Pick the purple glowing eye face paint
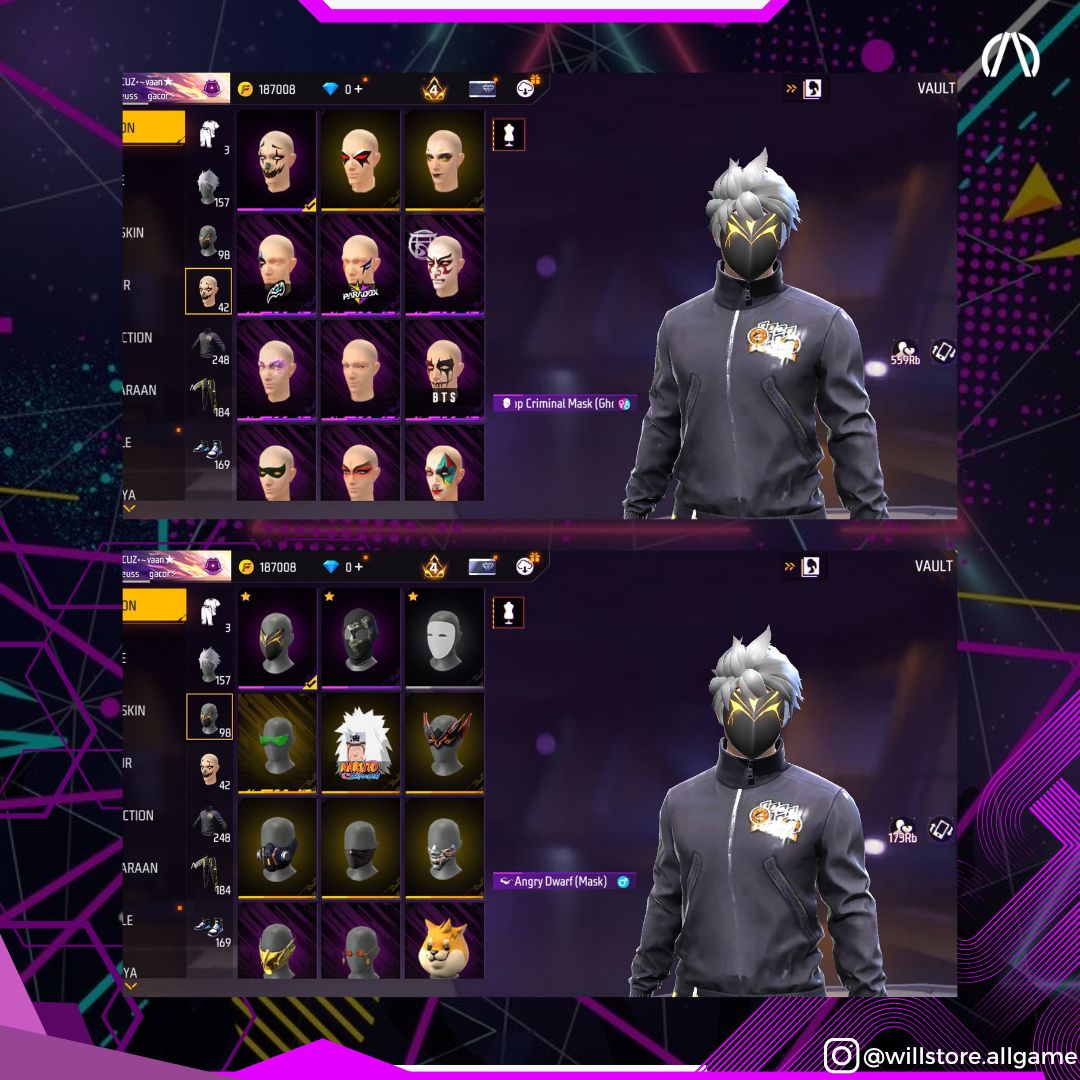This screenshot has height=1080, width=1080. pyautogui.click(x=276, y=369)
